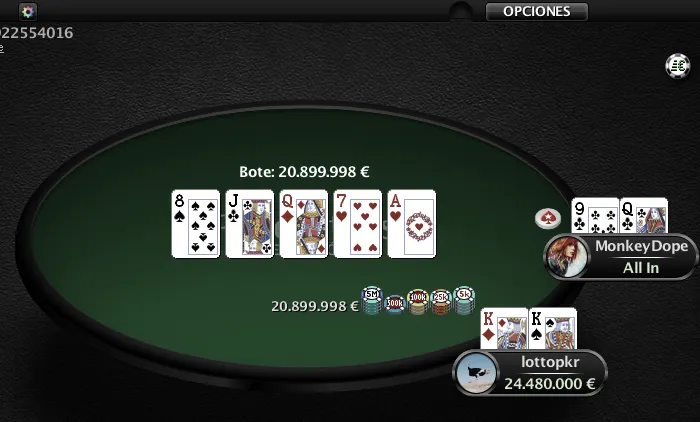Screen dimensions: 700x422
Task: Open the OPCIONES menu
Action: pos(536,12)
